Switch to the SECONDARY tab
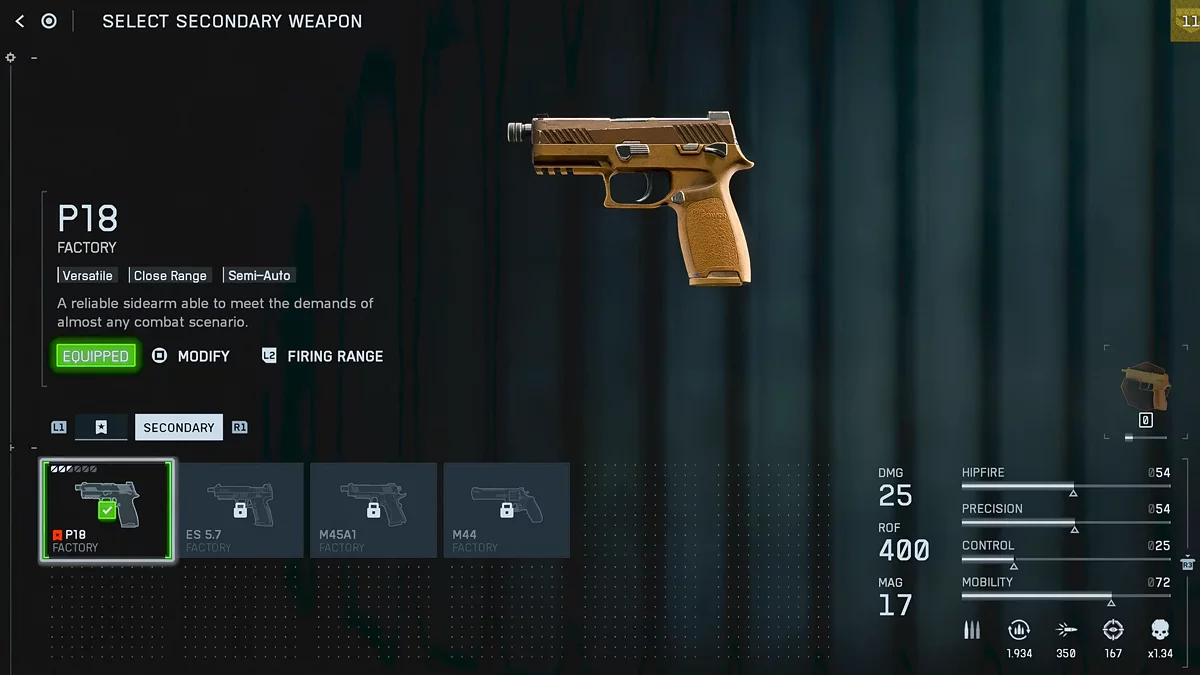This screenshot has height=675, width=1200. [x=178, y=427]
